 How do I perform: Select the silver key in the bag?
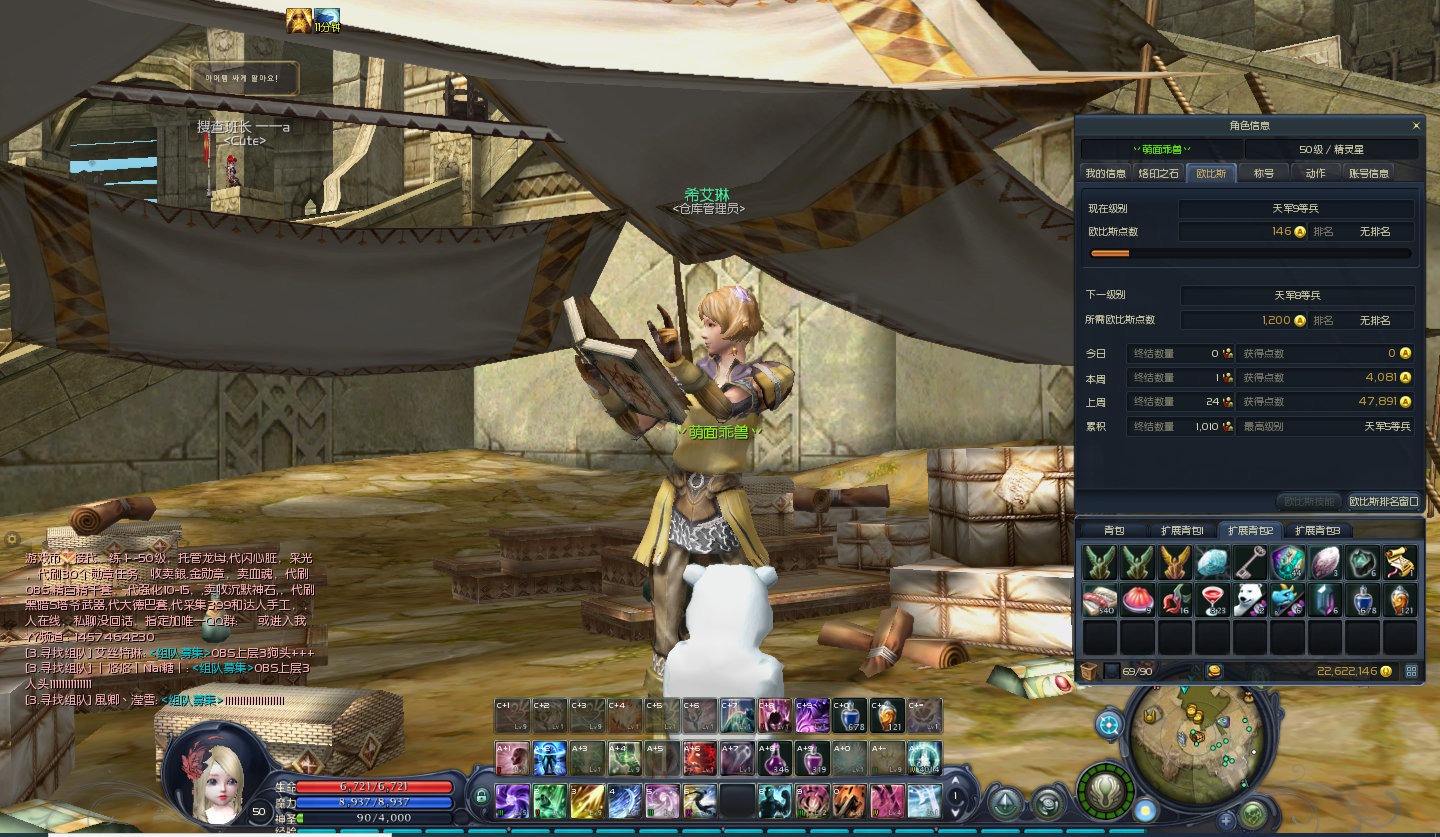pyautogui.click(x=1250, y=562)
